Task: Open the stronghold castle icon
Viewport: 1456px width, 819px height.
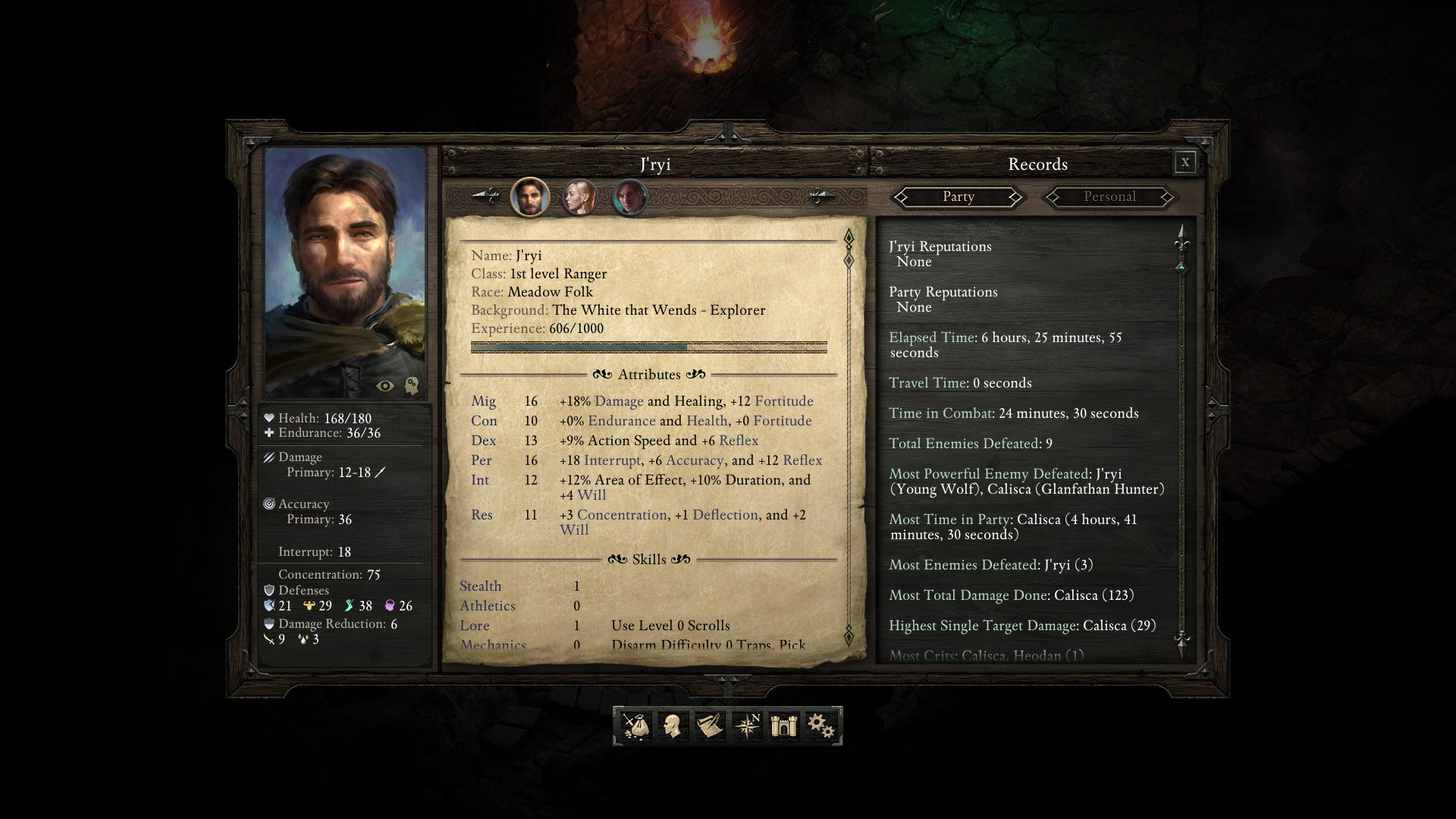Action: (x=783, y=726)
